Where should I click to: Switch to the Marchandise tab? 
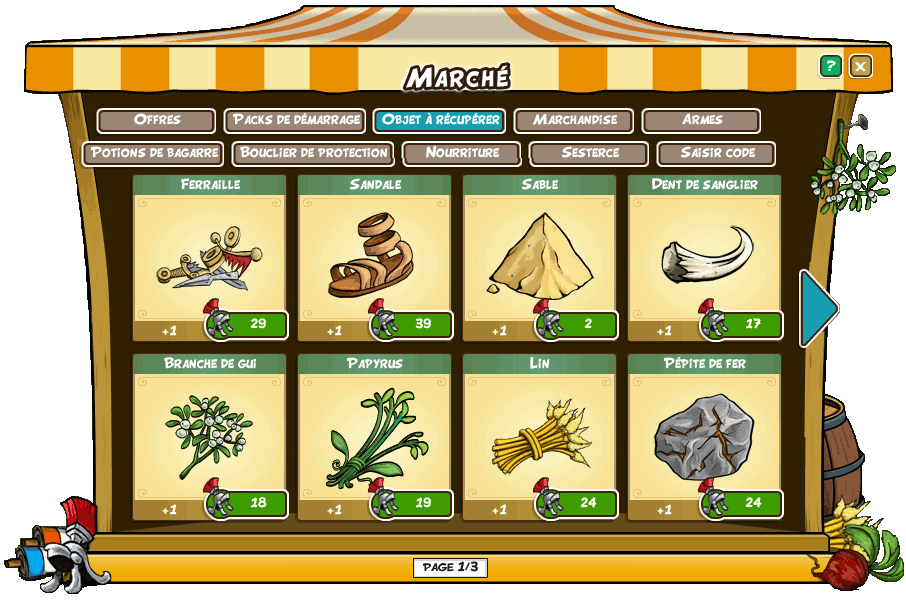tap(574, 120)
